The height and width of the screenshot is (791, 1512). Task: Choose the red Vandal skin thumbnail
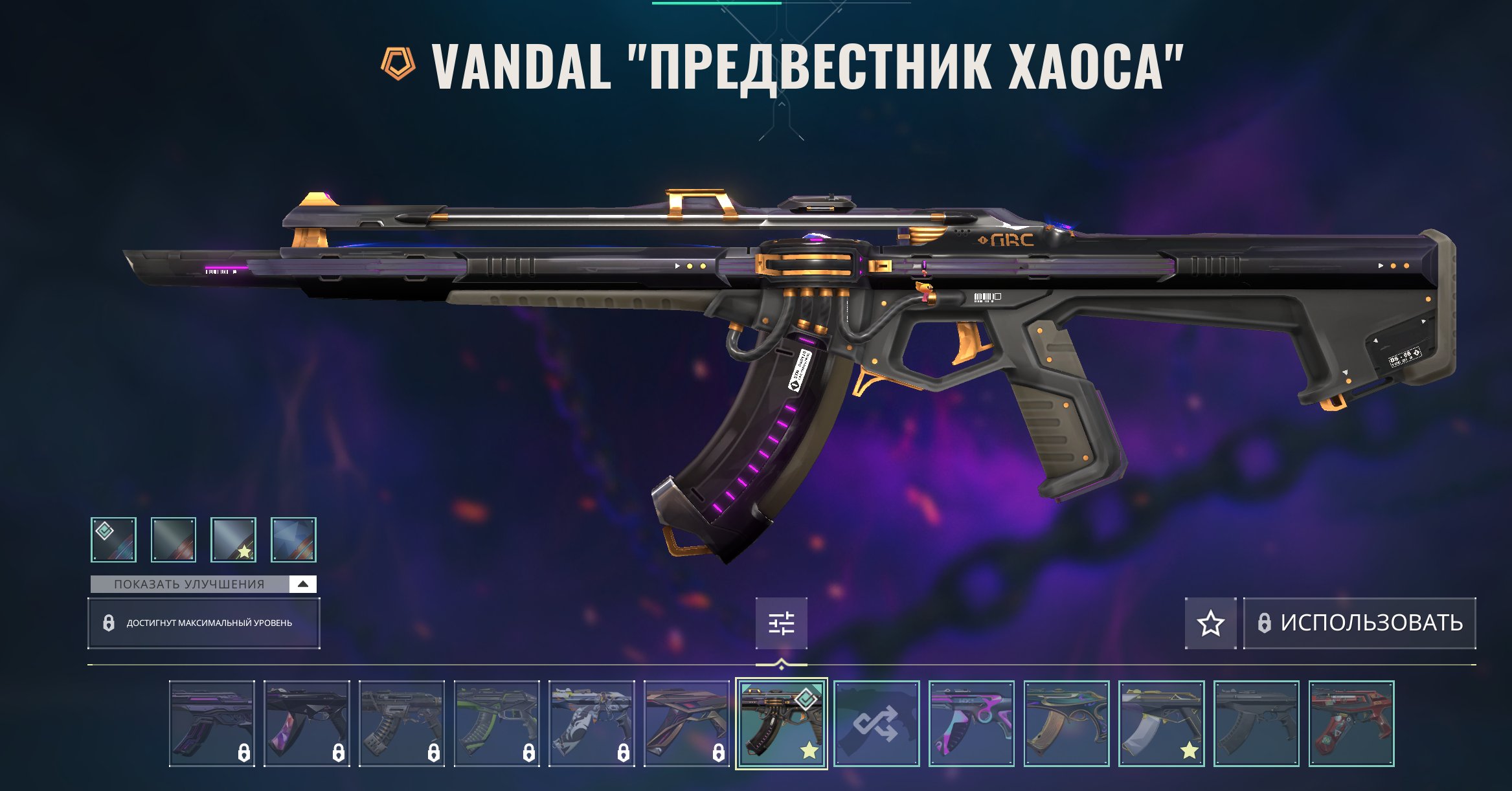[1351, 723]
